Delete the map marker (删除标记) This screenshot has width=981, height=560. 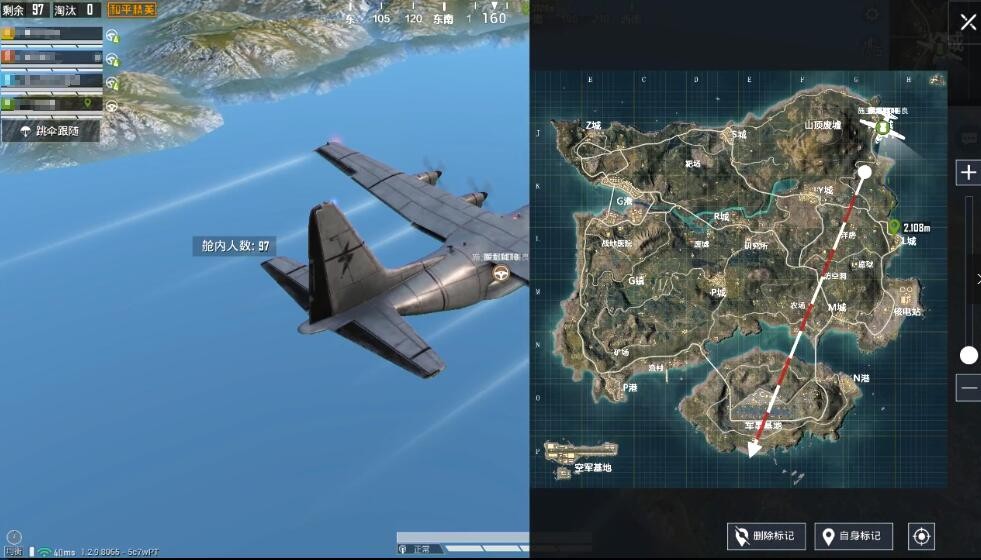click(x=766, y=536)
